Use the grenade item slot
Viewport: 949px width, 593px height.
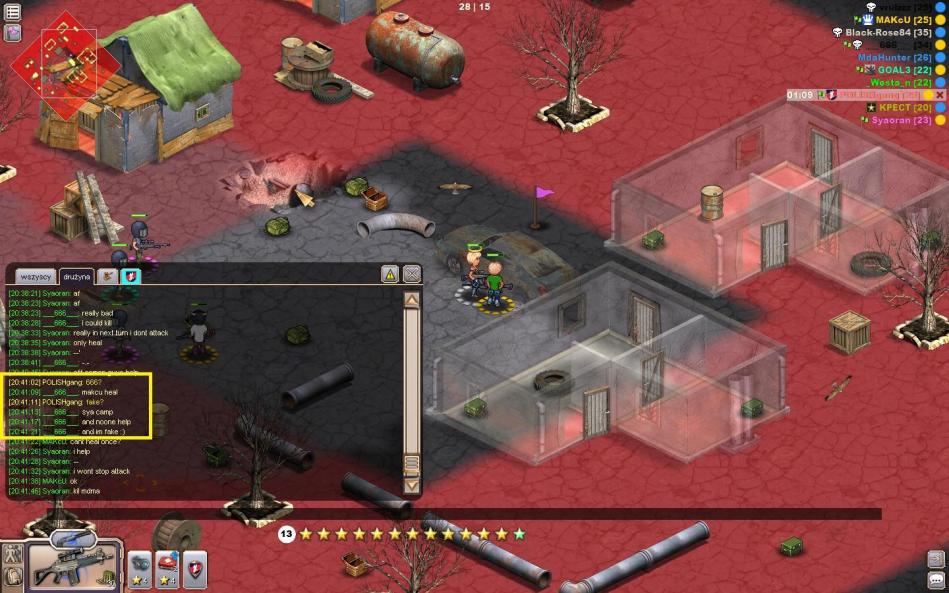(x=140, y=565)
